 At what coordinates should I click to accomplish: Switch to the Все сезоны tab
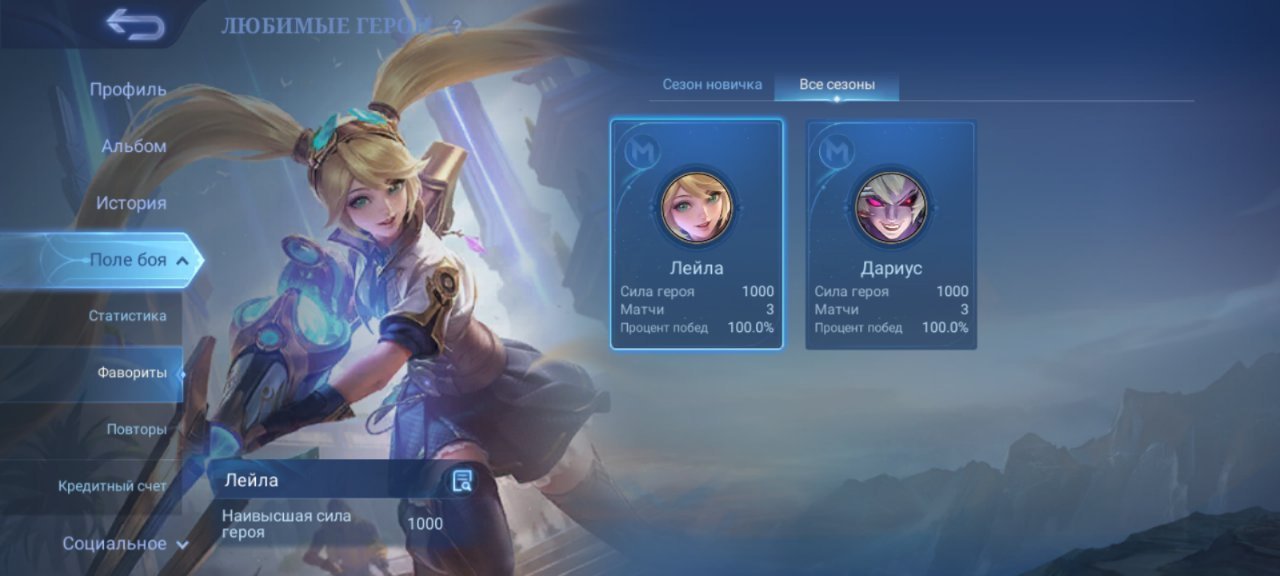[x=837, y=85]
